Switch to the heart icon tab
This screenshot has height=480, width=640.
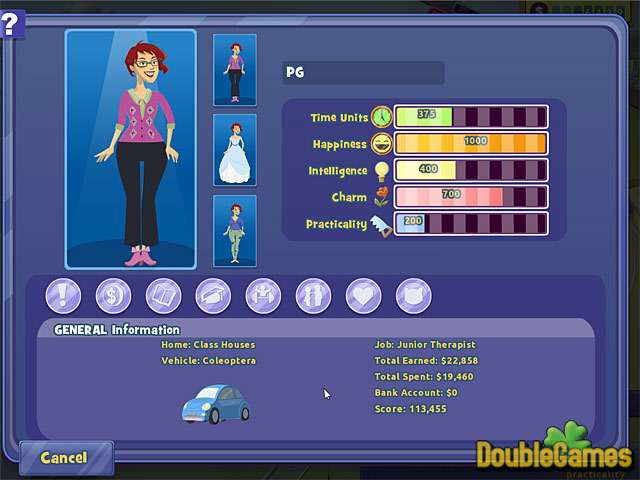(363, 295)
